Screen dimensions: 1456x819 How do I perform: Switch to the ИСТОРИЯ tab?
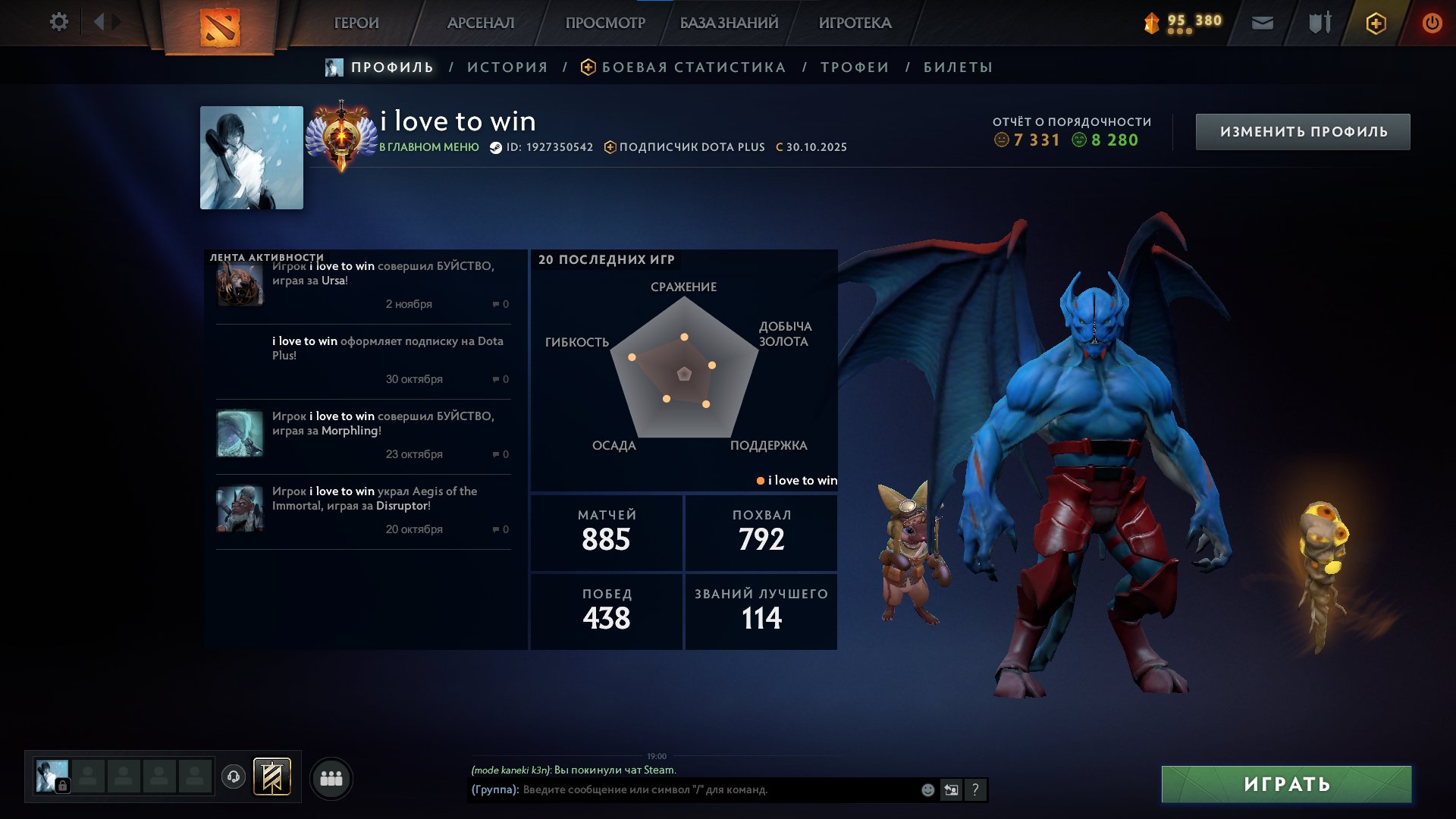tap(507, 67)
